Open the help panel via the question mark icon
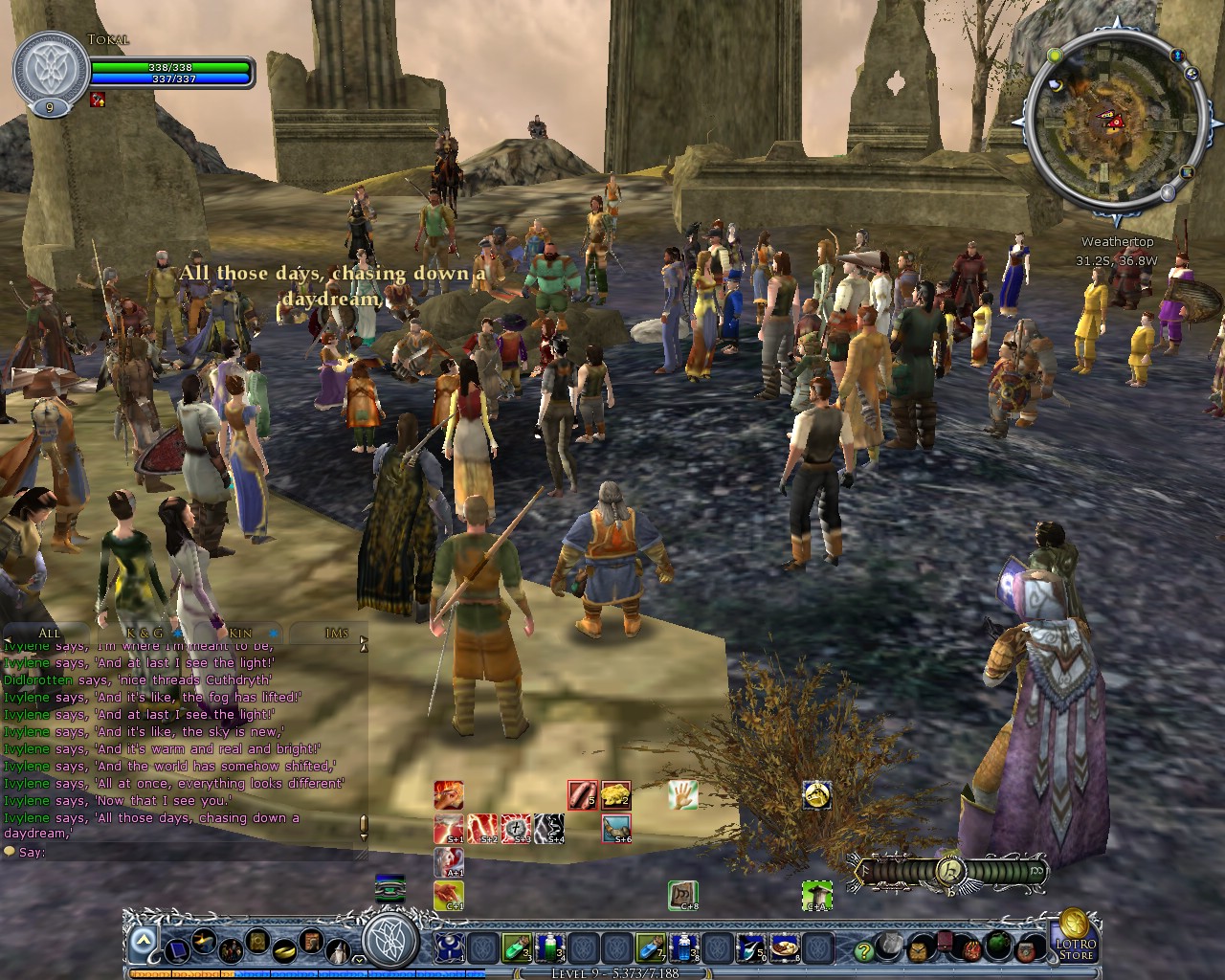This screenshot has width=1225, height=980. (x=864, y=950)
